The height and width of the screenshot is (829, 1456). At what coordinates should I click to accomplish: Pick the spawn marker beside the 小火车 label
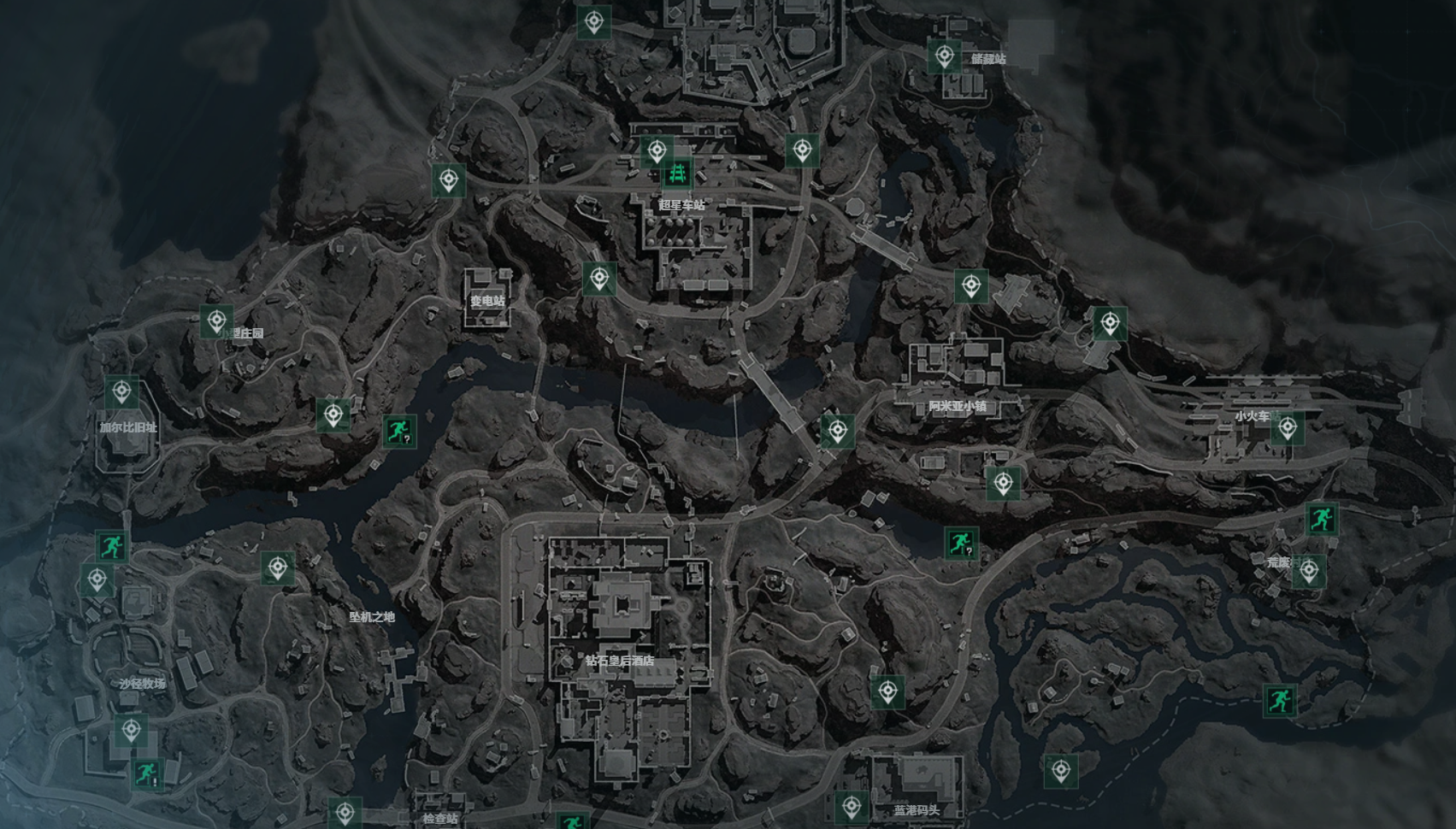pyautogui.click(x=1287, y=427)
